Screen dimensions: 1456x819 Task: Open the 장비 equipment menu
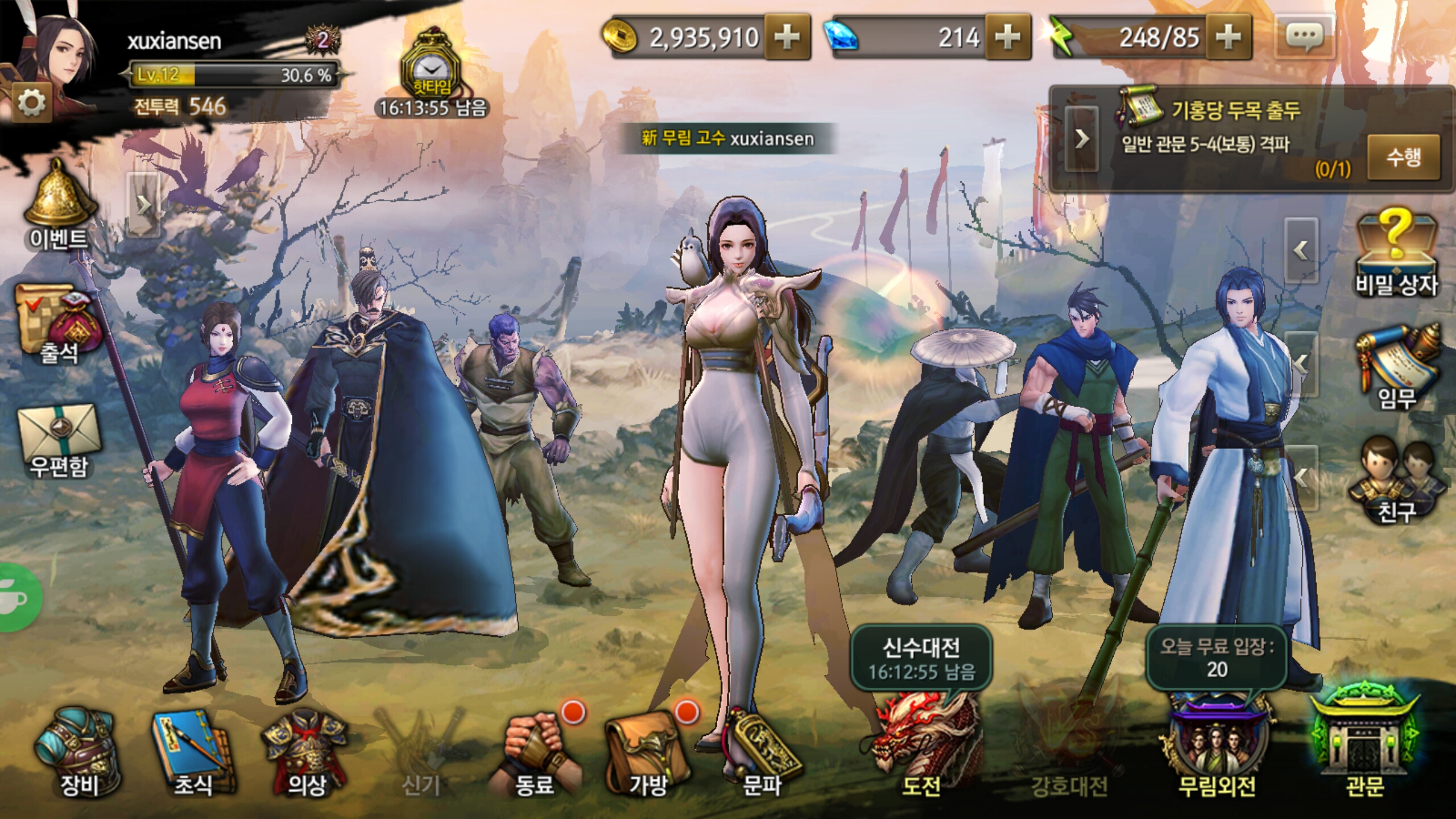tap(78, 751)
